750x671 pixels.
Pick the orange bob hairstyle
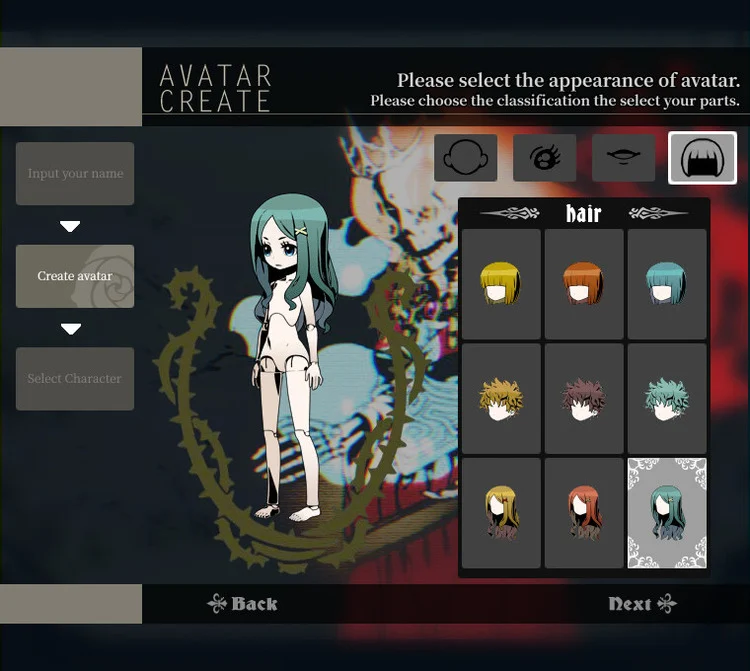point(584,284)
